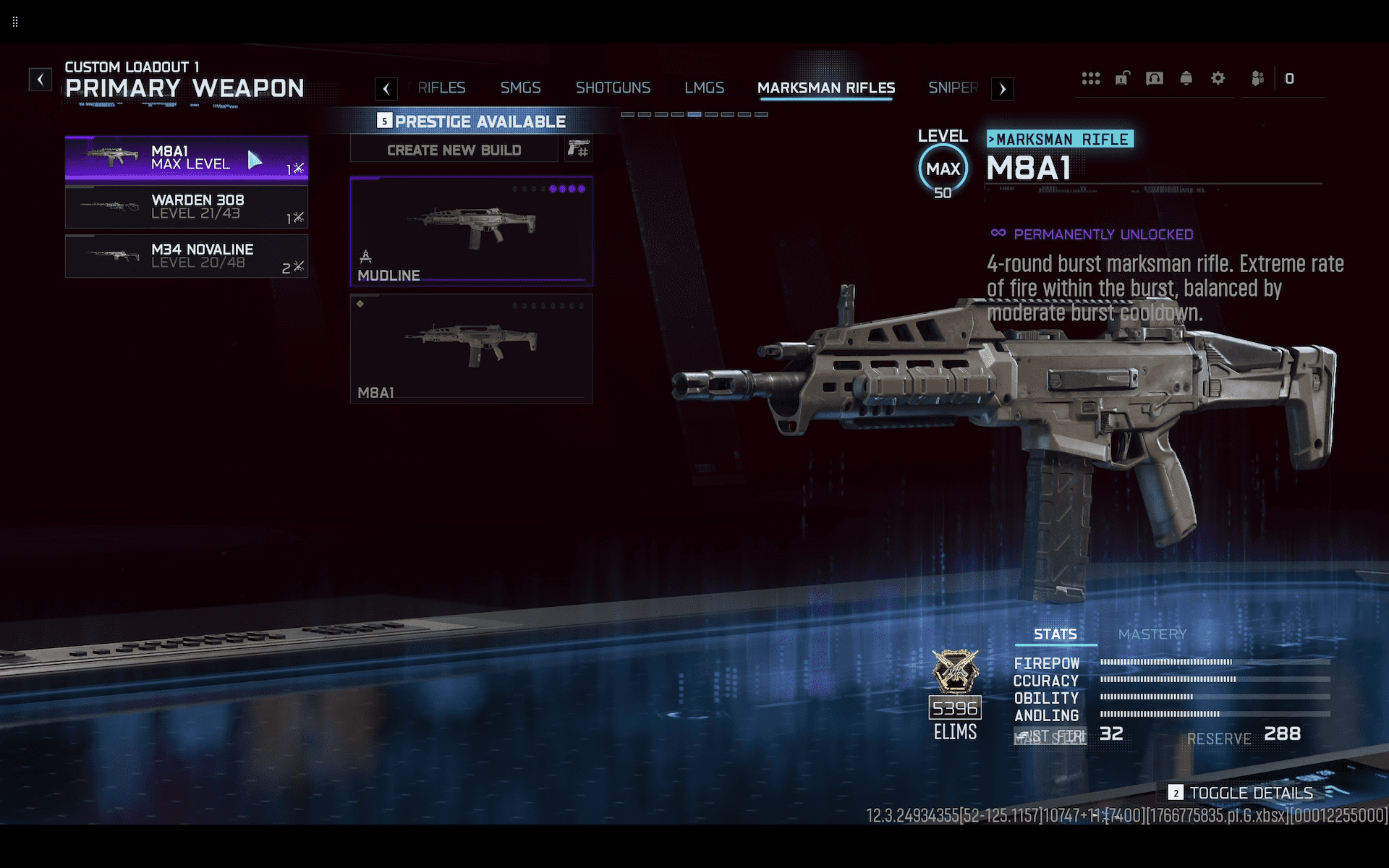Choose the Warden 308 weapon
1389x868 pixels.
click(186, 207)
